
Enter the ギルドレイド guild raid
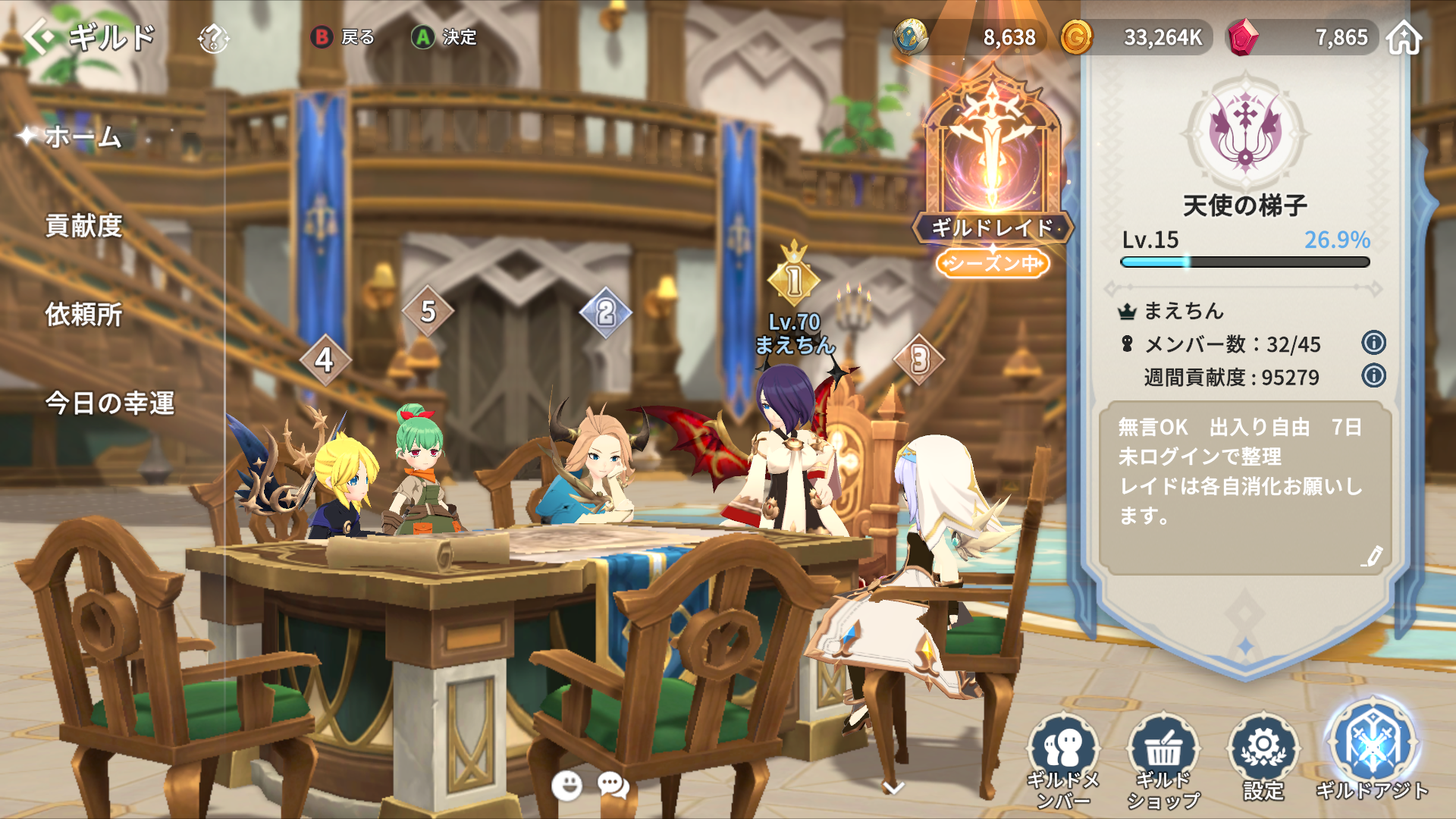(992, 167)
